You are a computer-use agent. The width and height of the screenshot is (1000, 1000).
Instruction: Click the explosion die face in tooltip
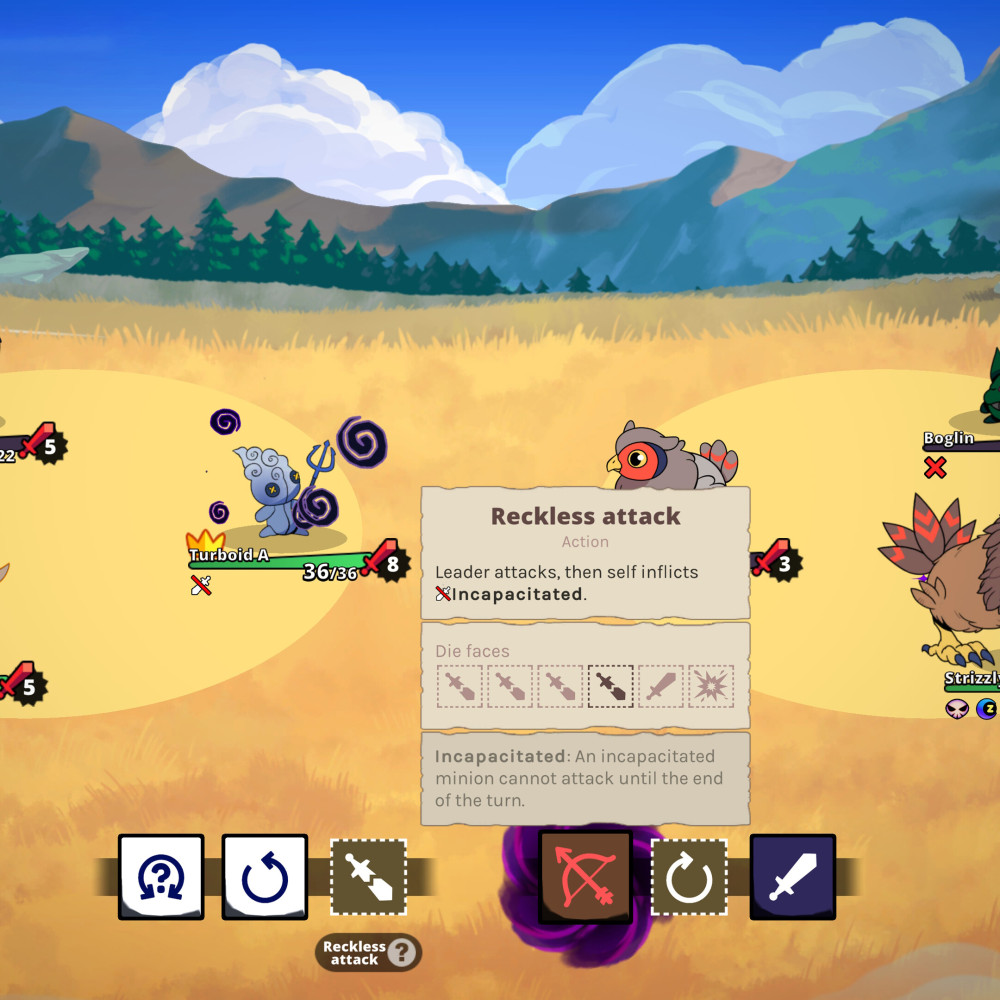tap(711, 687)
